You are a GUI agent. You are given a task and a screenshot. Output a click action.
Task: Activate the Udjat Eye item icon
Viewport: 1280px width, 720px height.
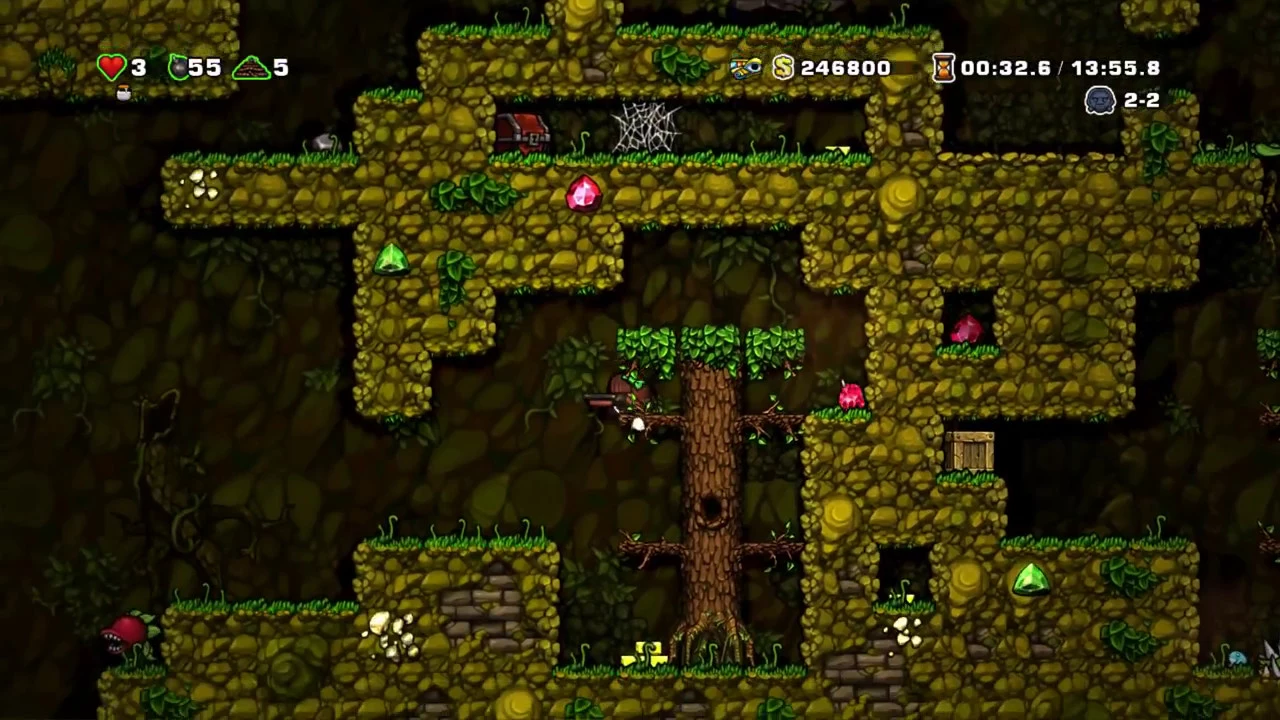pos(745,67)
